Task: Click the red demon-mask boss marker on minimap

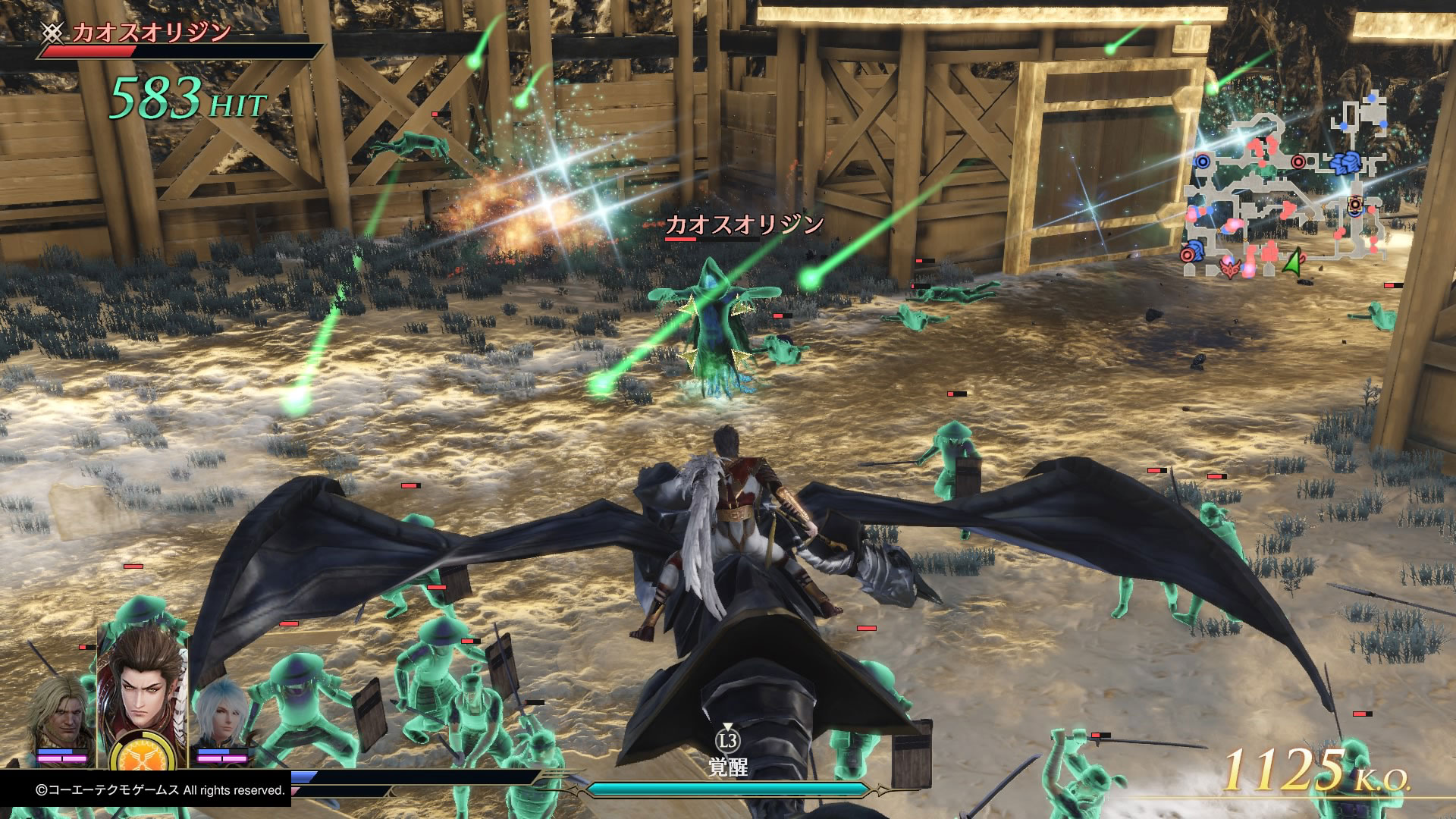Action: point(1228,267)
